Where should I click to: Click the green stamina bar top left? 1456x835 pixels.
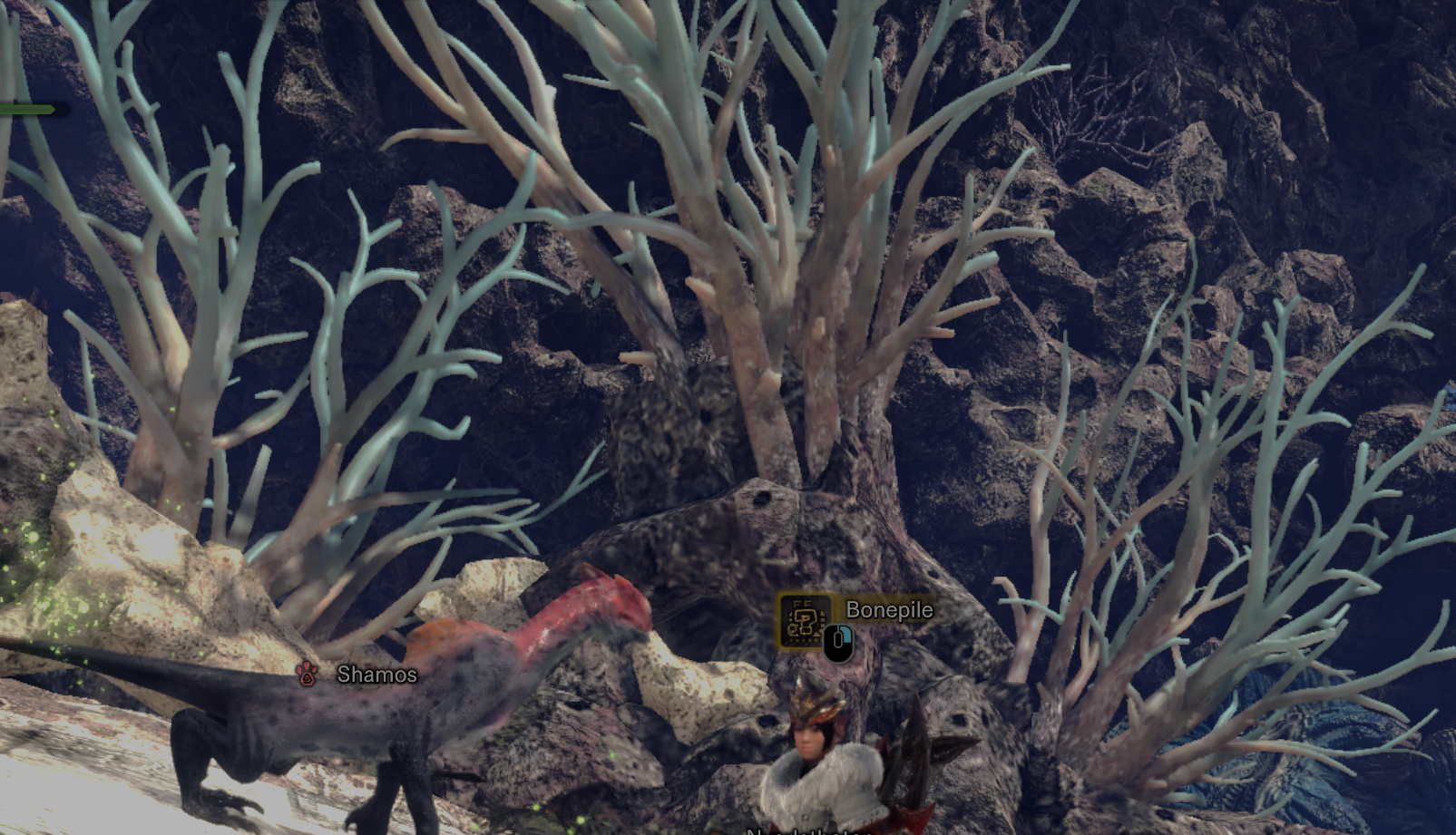27,111
